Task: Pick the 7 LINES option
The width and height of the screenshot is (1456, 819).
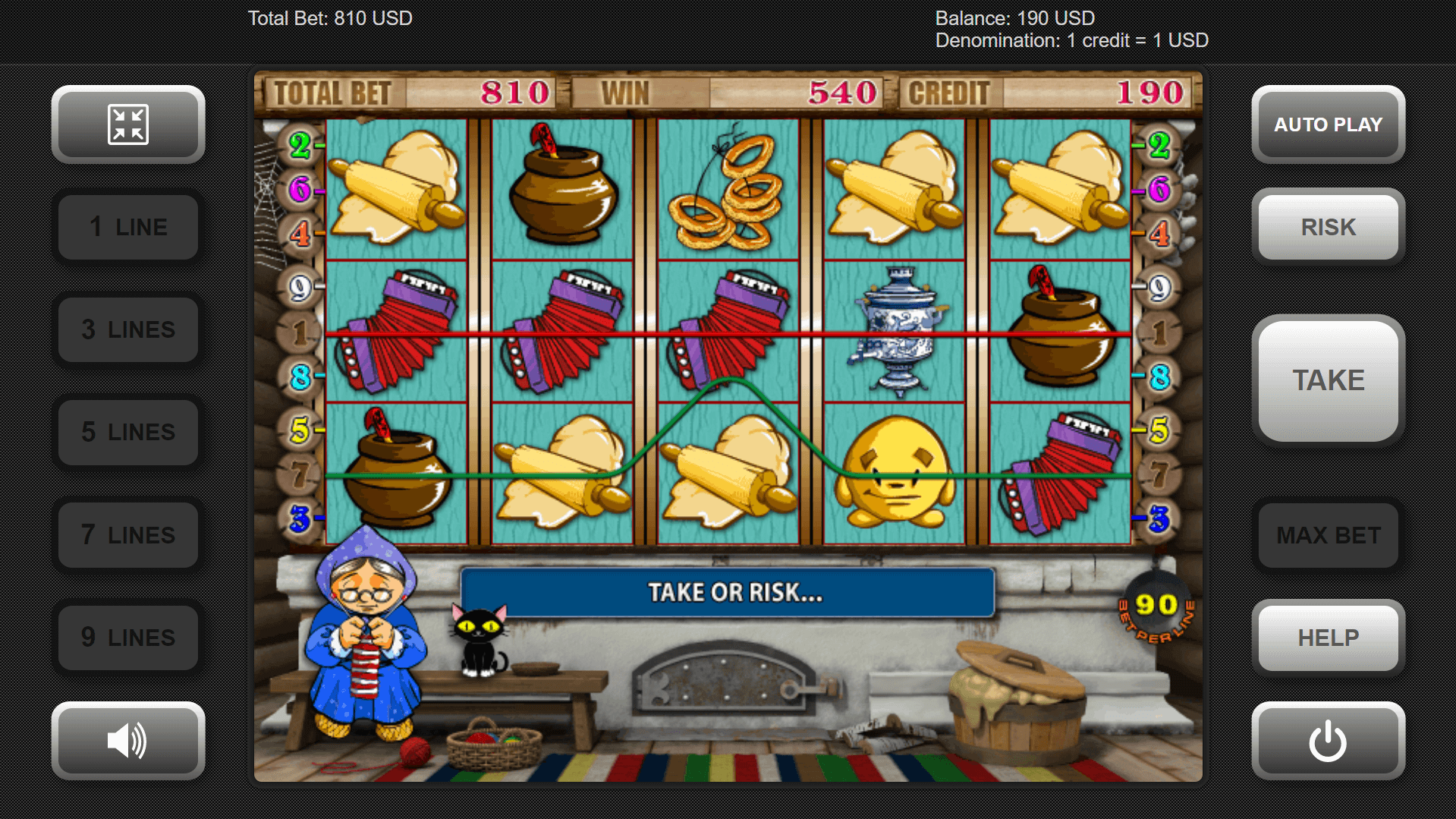Action: 128,535
